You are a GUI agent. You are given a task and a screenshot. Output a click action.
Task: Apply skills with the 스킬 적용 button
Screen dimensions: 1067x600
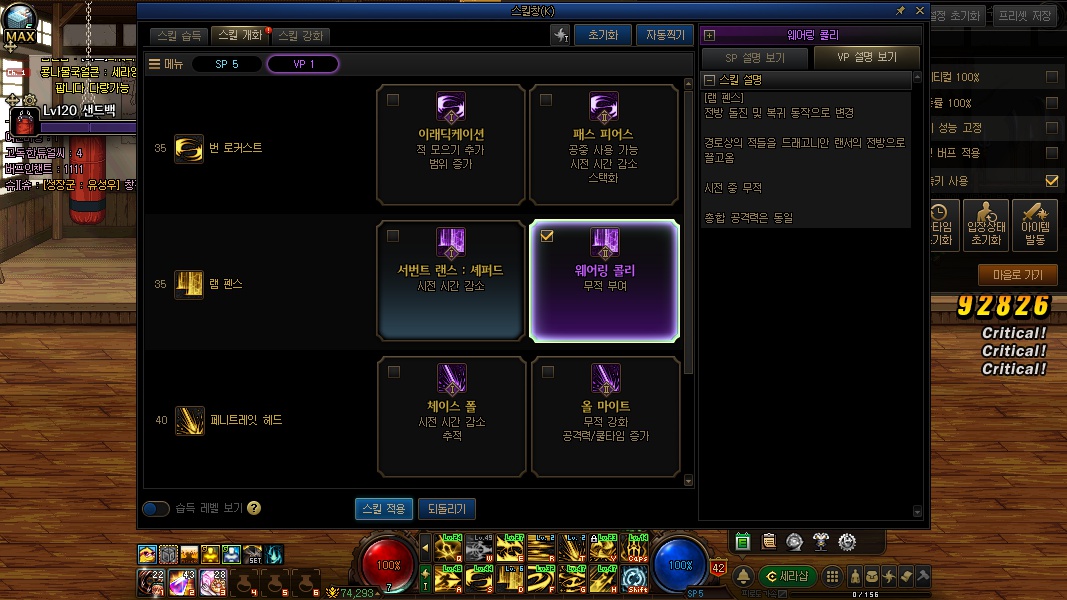383,509
